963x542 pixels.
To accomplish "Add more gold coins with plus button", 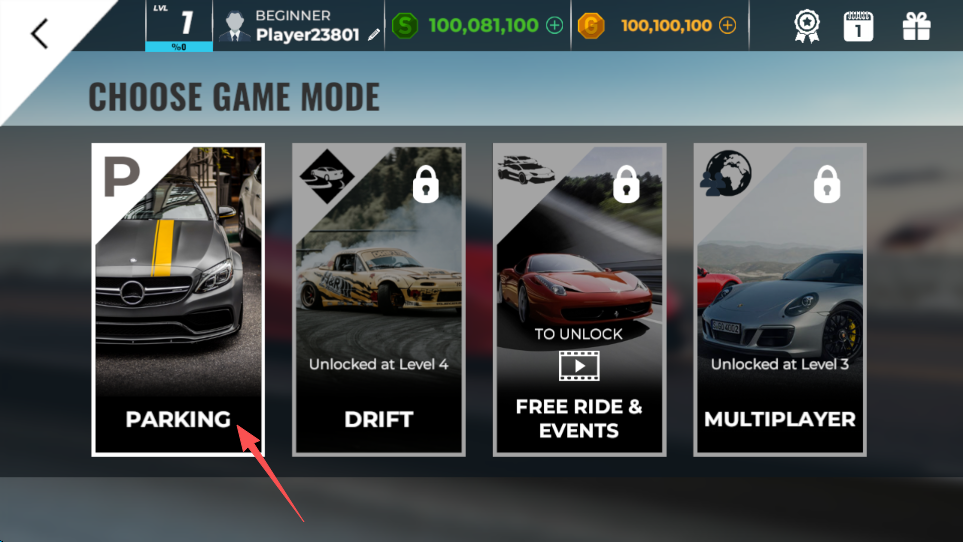I will point(727,26).
